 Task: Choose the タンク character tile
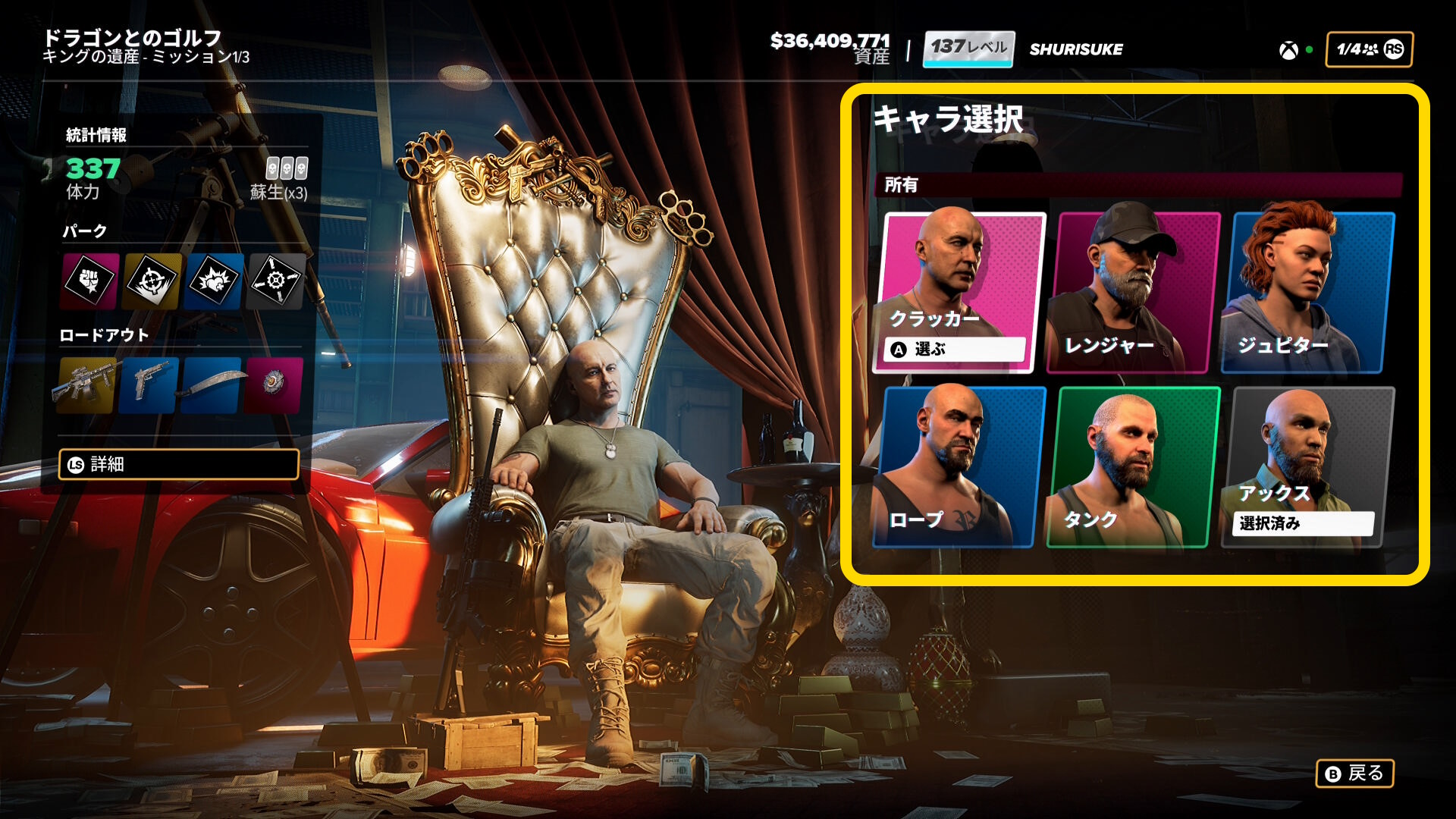1133,467
